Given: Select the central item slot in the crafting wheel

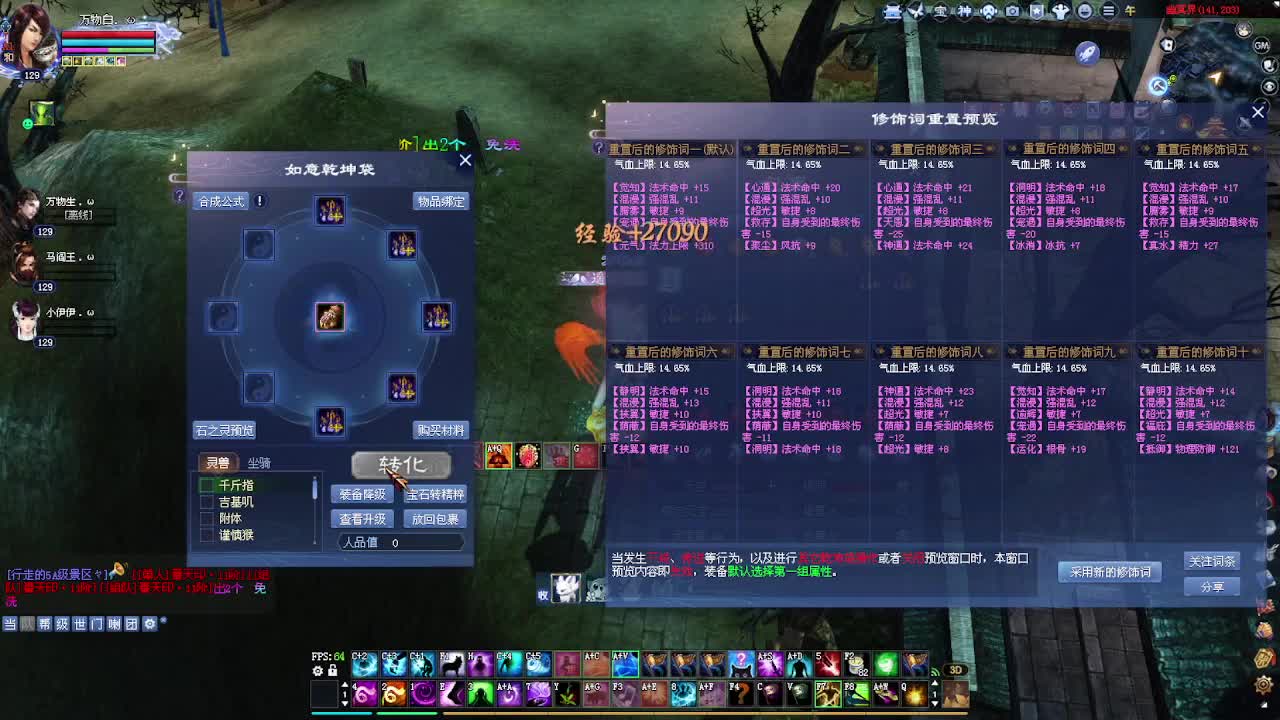Looking at the screenshot, I should coord(330,316).
